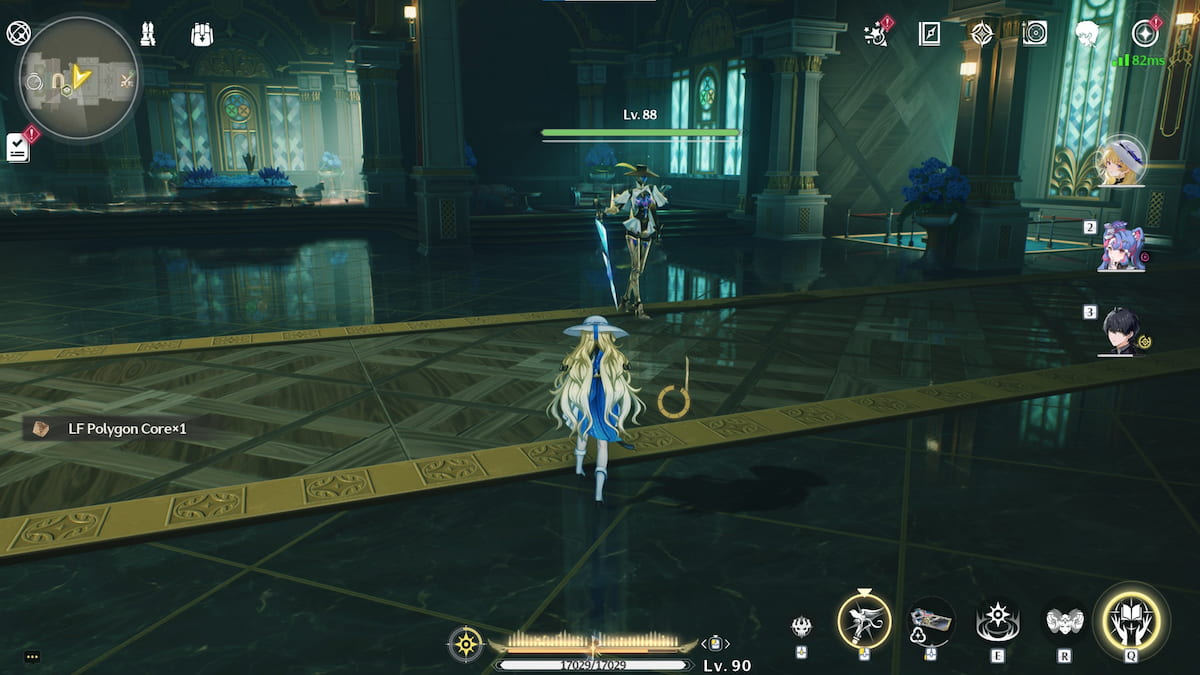
Task: Open the shooting stars events icon
Action: pos(877,33)
